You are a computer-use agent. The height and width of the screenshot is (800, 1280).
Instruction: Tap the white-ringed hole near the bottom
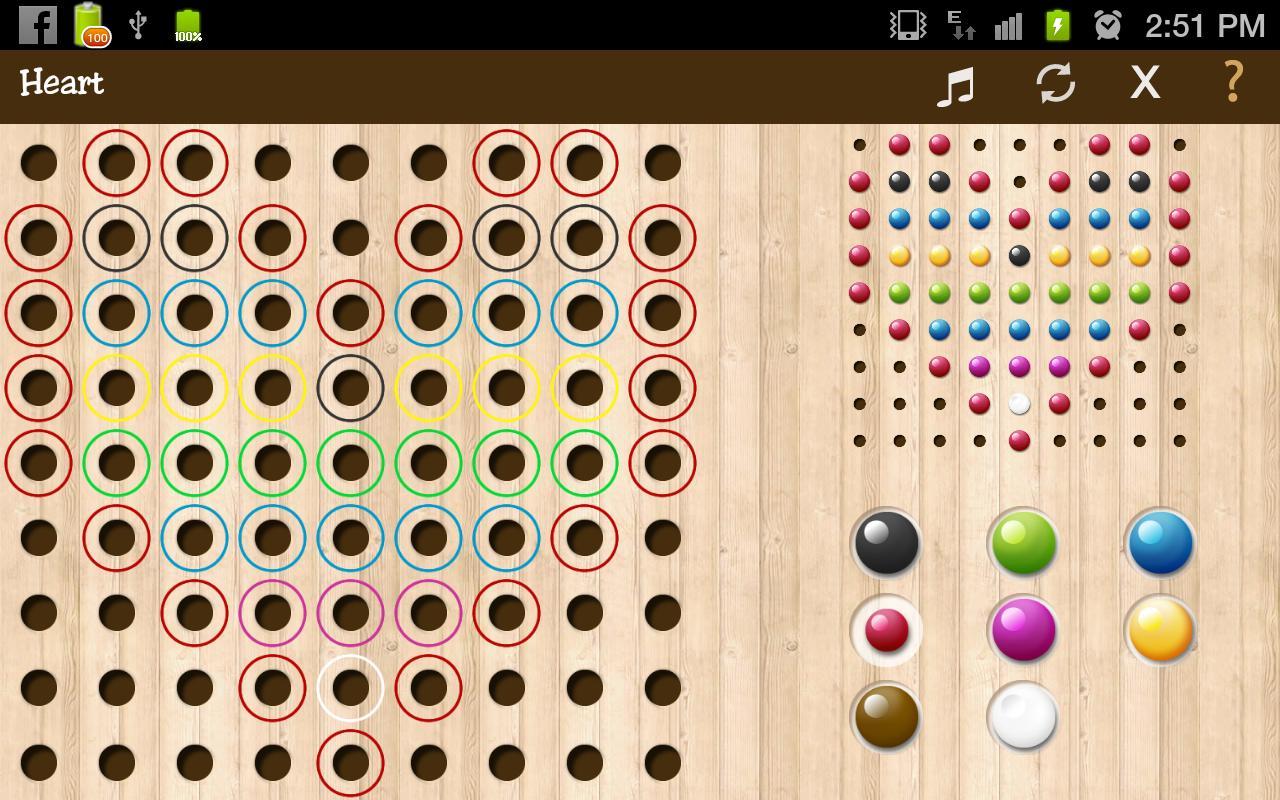pos(349,686)
